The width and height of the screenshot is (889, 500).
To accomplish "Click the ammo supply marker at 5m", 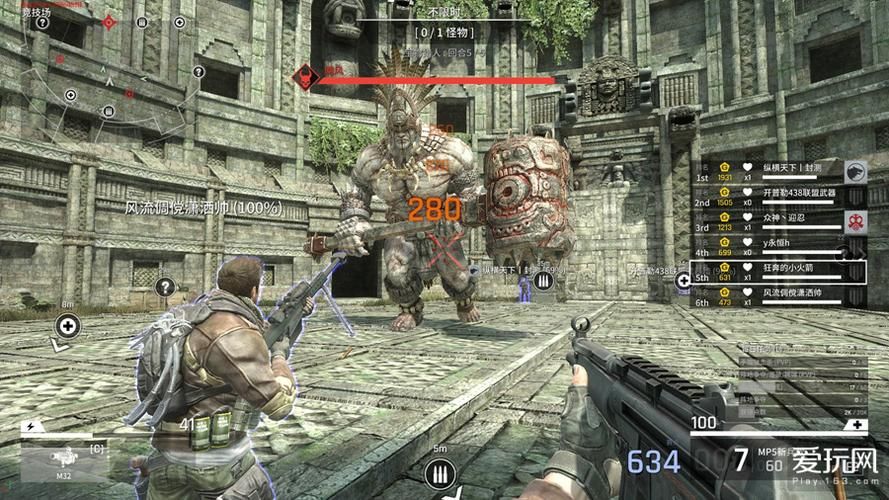I will (436, 472).
